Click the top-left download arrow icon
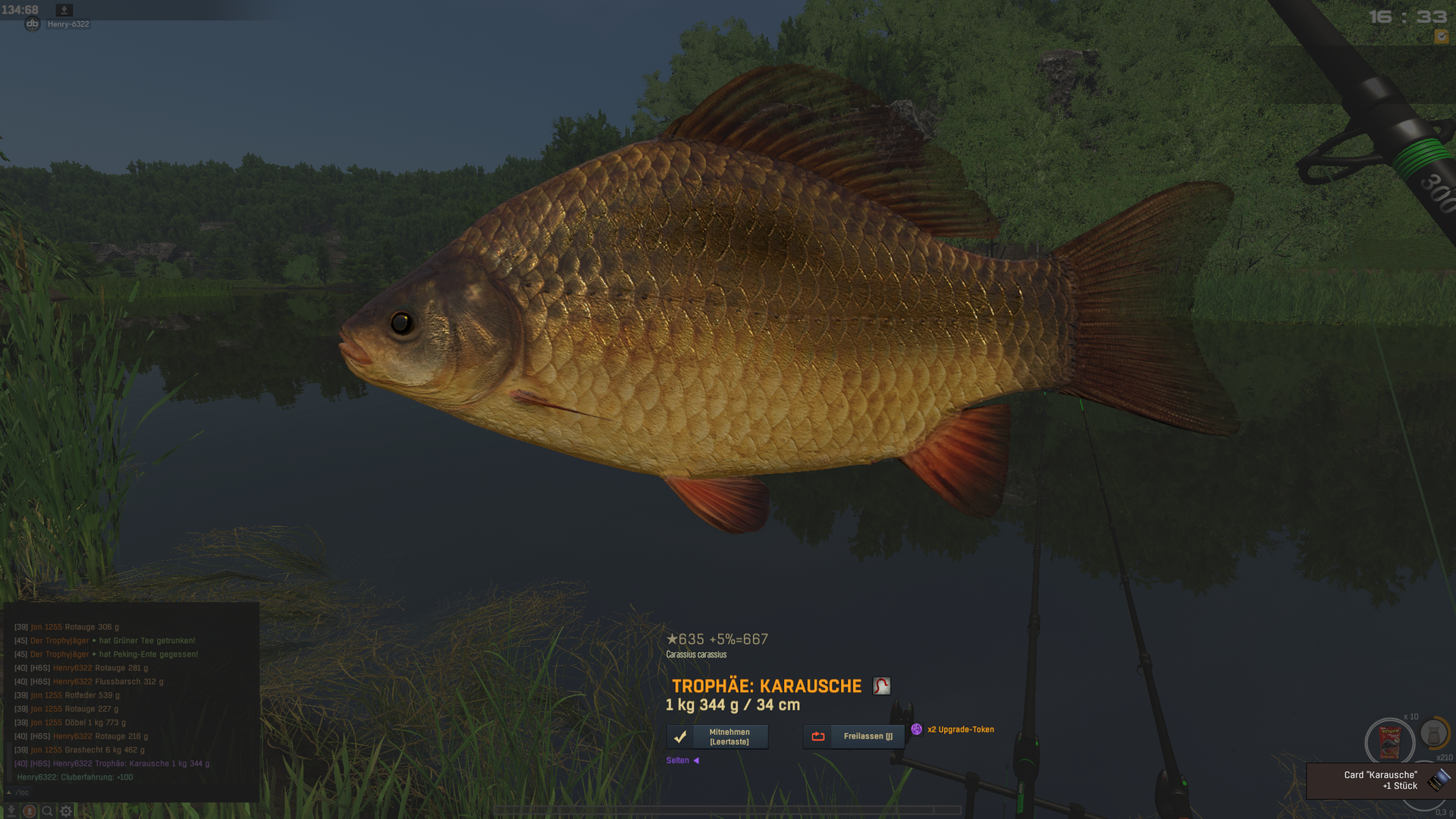The height and width of the screenshot is (819, 1456). [64, 10]
